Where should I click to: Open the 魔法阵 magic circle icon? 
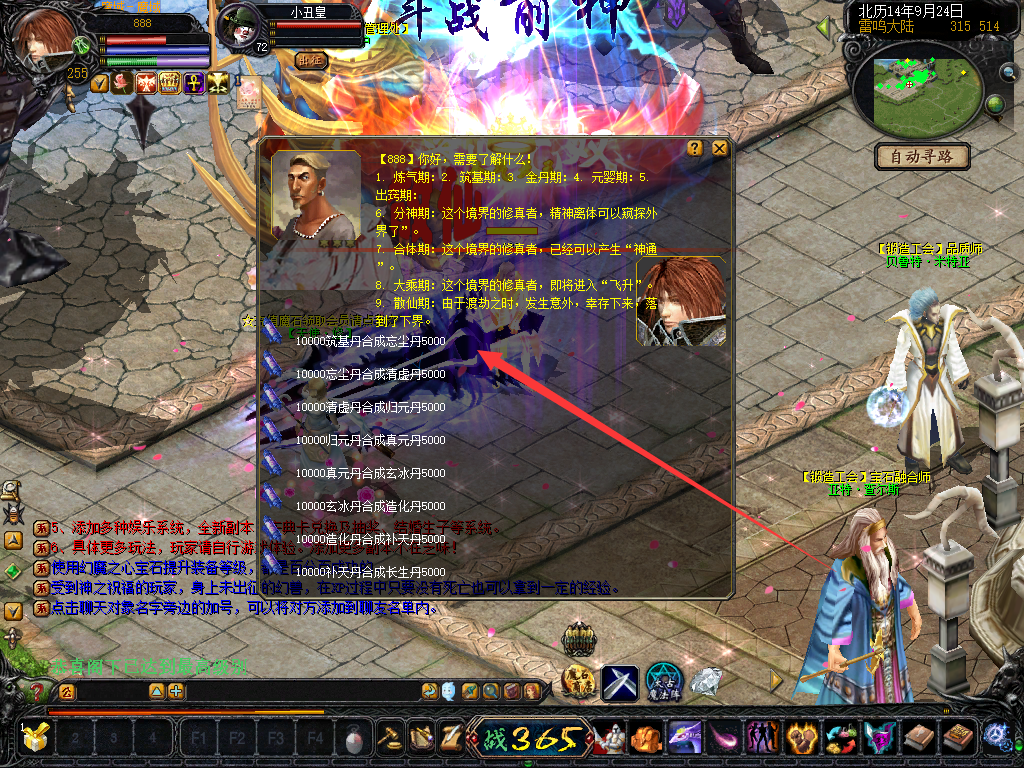pyautogui.click(x=663, y=682)
